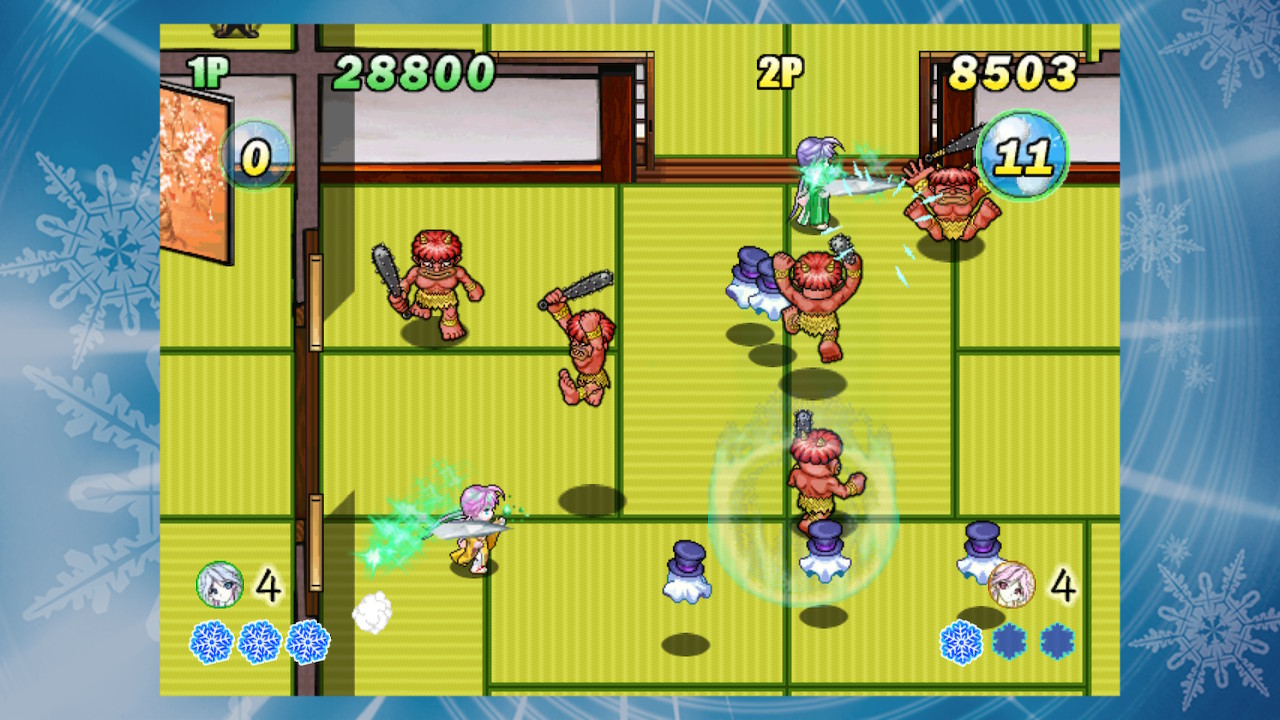Toggle the middle faded snowflake under 2P
Image resolution: width=1280 pixels, height=720 pixels.
tap(1010, 640)
